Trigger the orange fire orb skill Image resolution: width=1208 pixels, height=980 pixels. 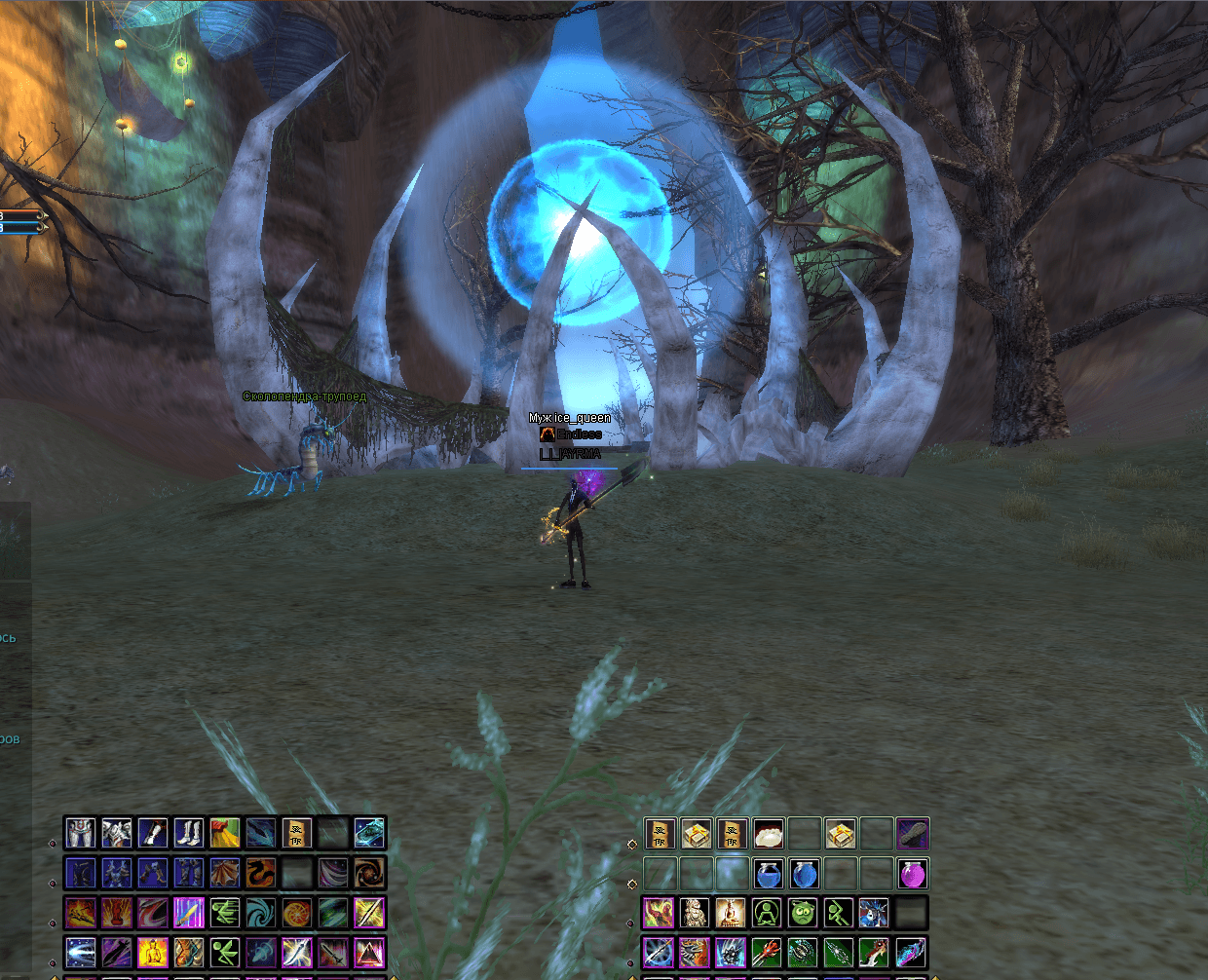click(297, 913)
